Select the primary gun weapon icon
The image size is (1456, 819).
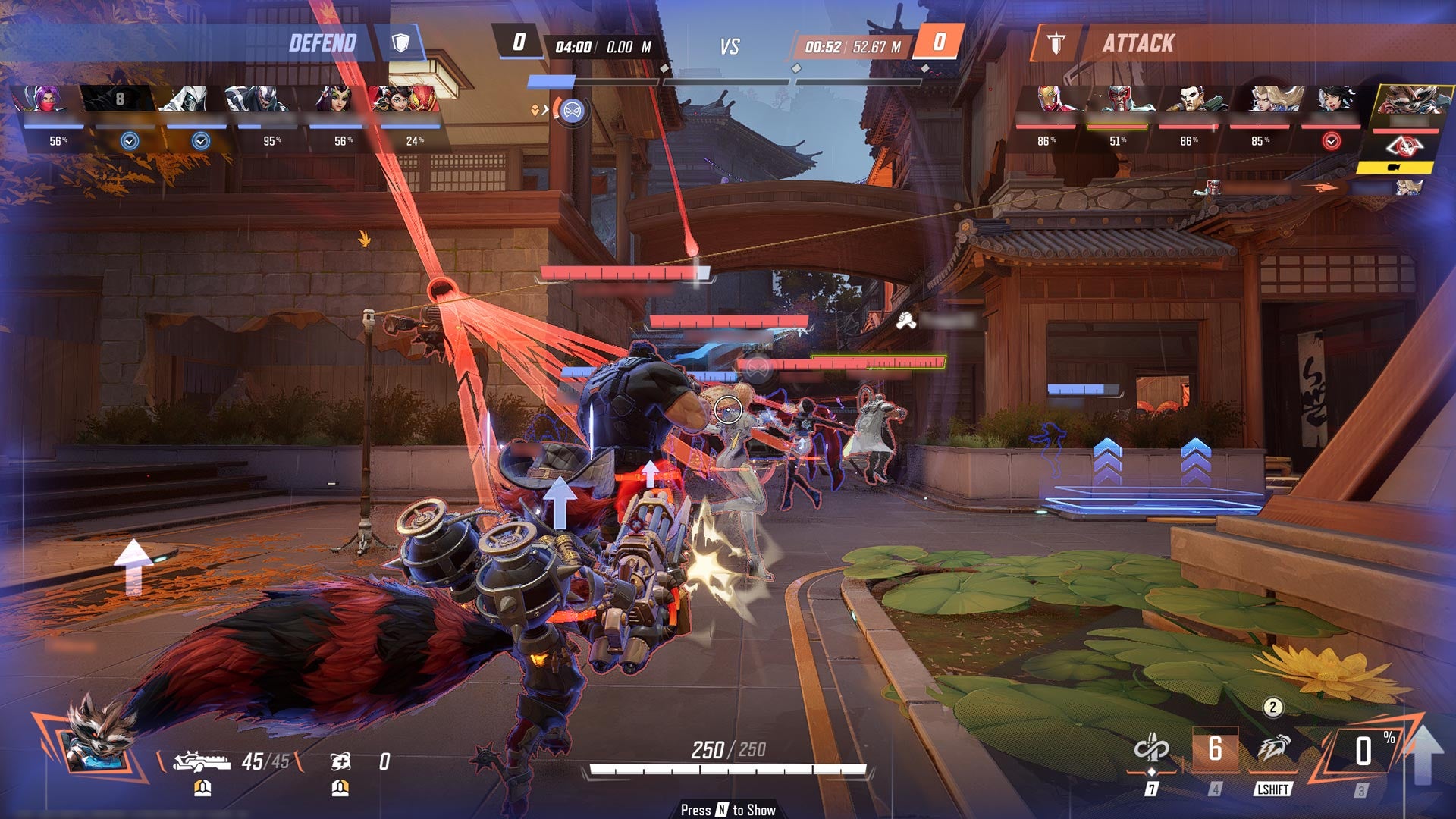pyautogui.click(x=201, y=761)
